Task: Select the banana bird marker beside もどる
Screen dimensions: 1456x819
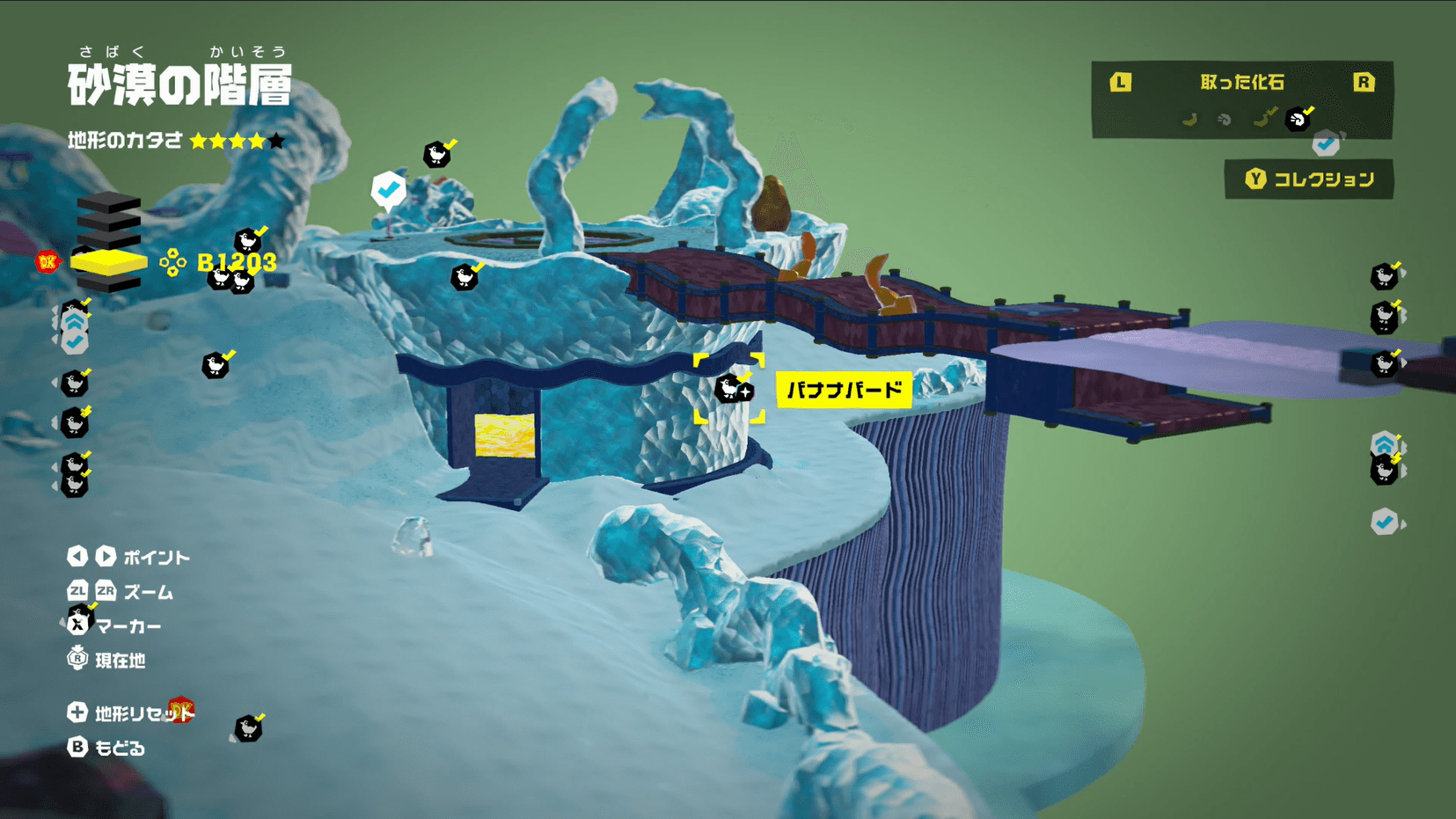Action: point(248,728)
